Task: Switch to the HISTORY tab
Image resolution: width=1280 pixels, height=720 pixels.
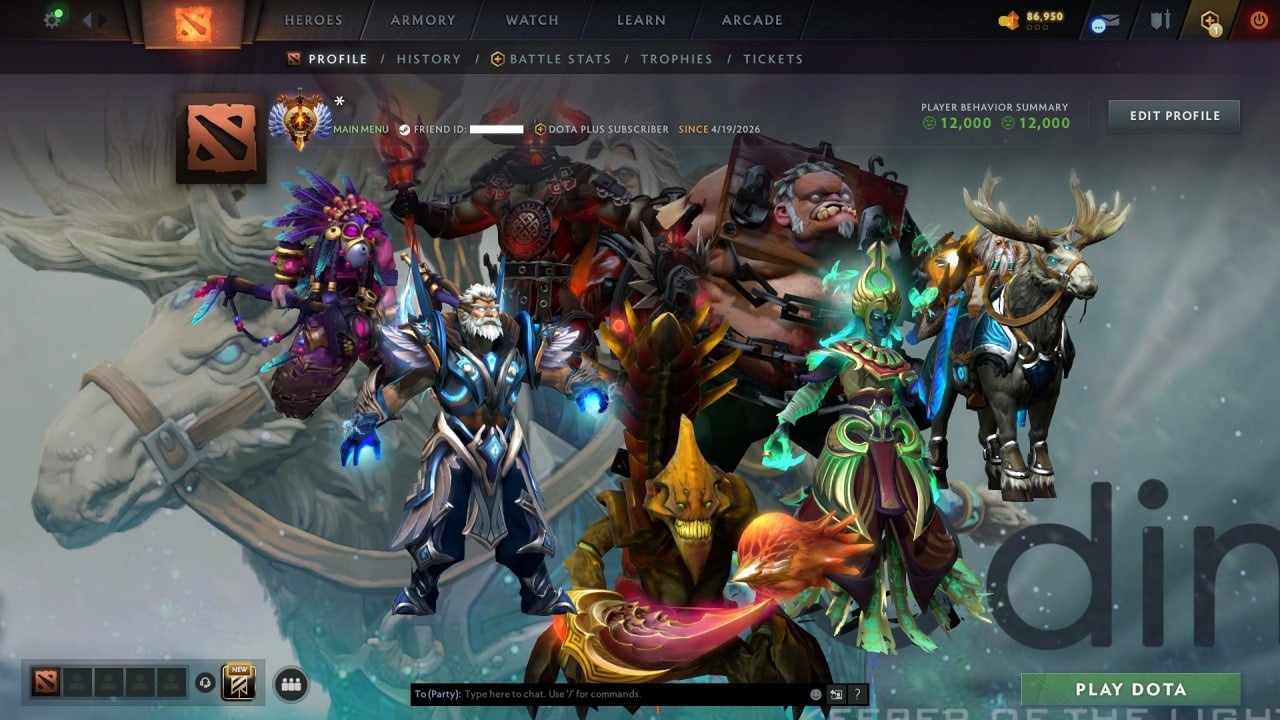Action: (x=428, y=59)
